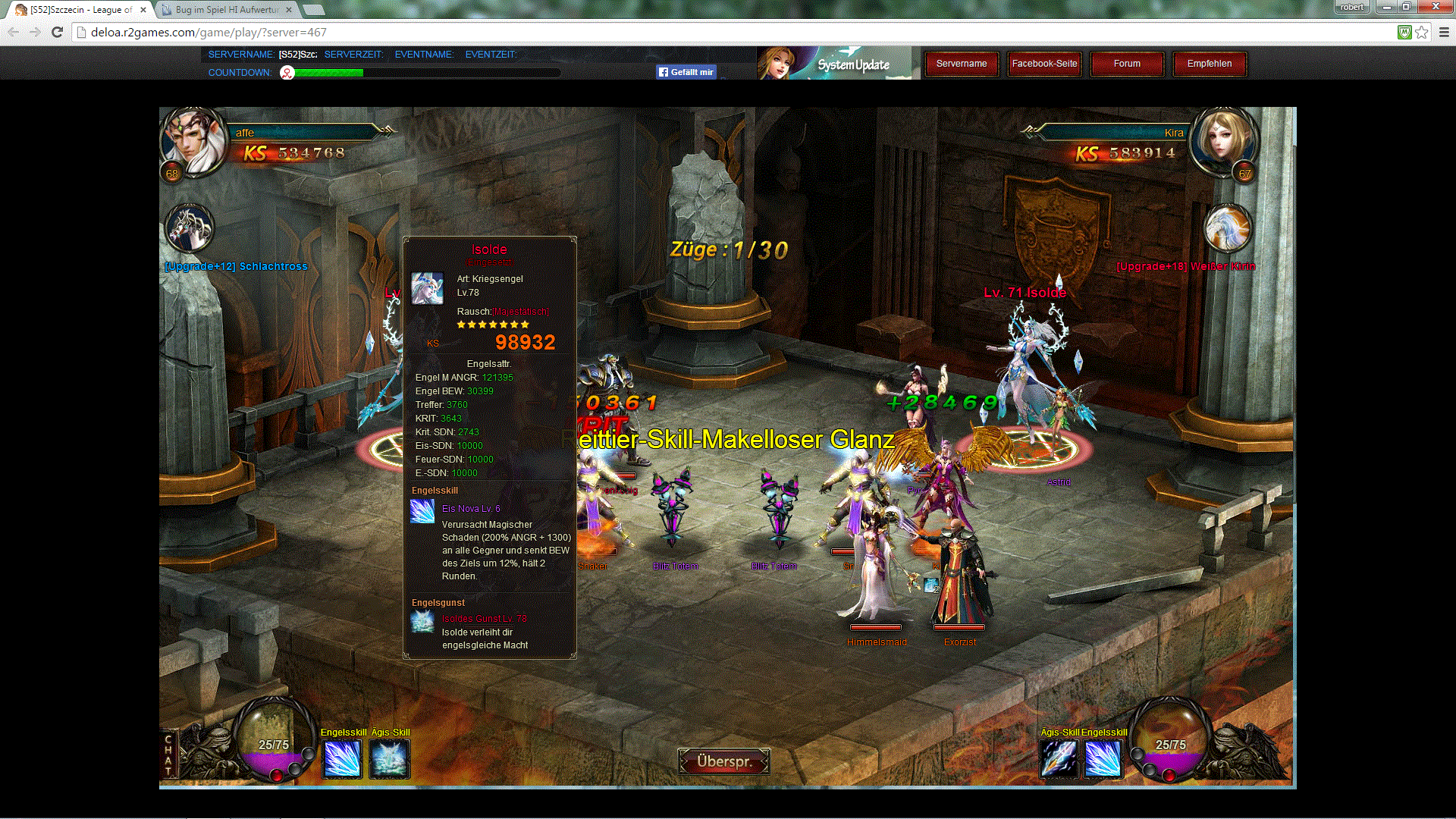Viewport: 1456px width, 819px height.
Task: Select the Weißer Kirin mount icon
Action: click(x=1227, y=228)
